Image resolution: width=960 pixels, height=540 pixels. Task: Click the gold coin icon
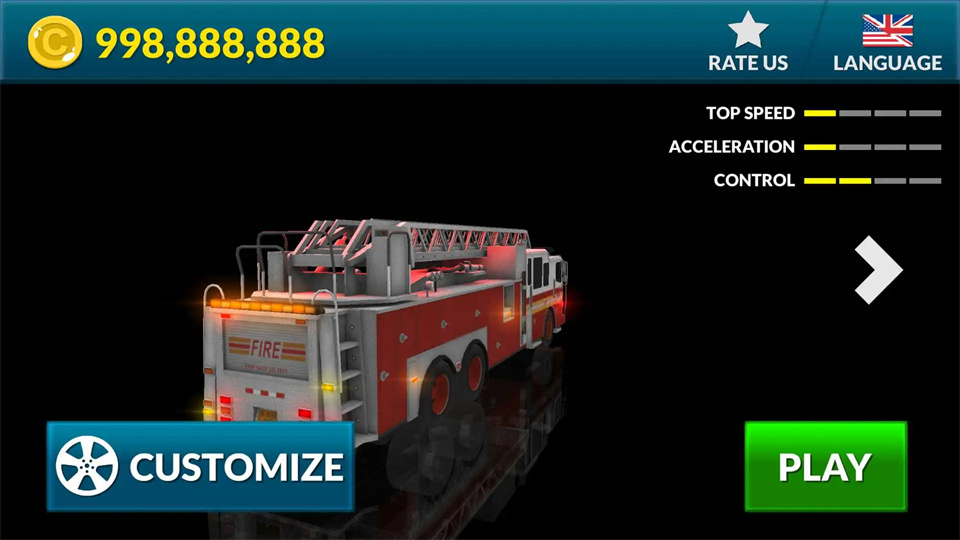tap(54, 44)
